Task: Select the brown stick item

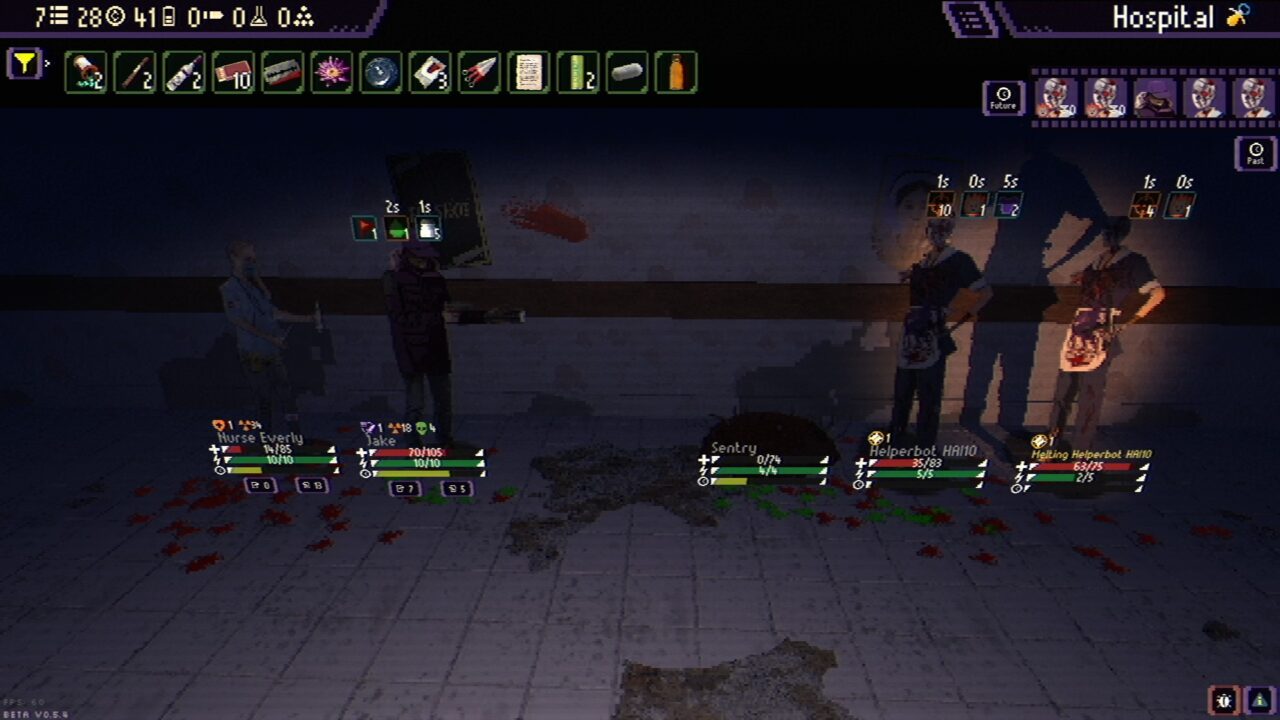Action: click(135, 73)
